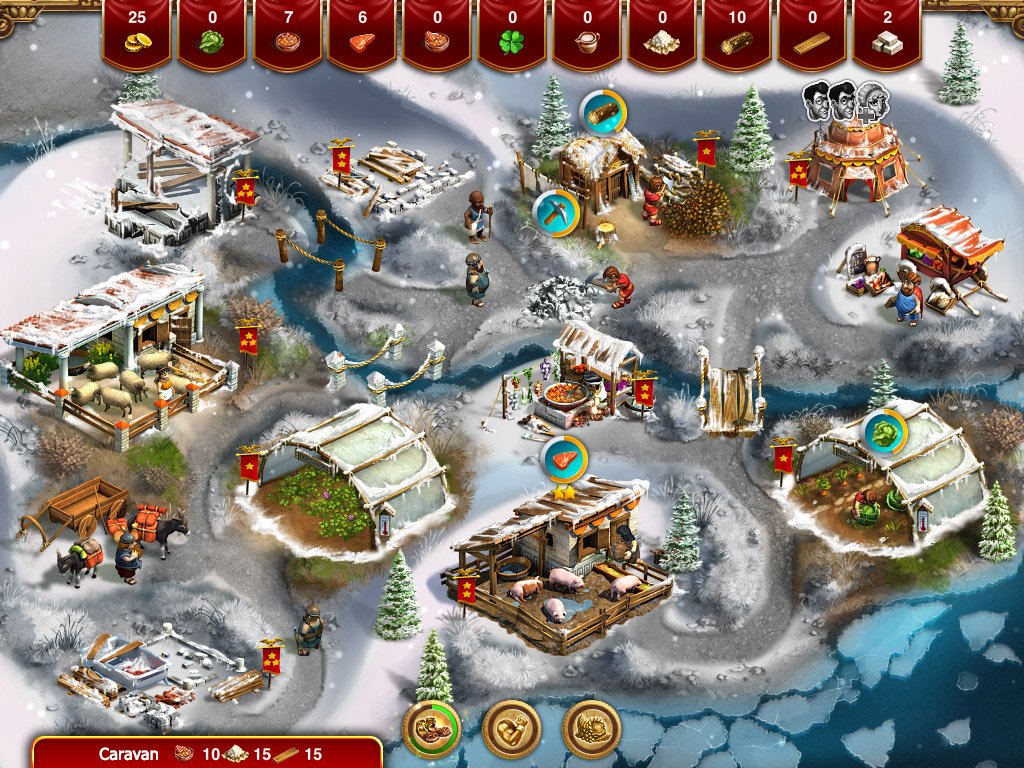Activate the flexed arm strength bonus

tap(512, 730)
